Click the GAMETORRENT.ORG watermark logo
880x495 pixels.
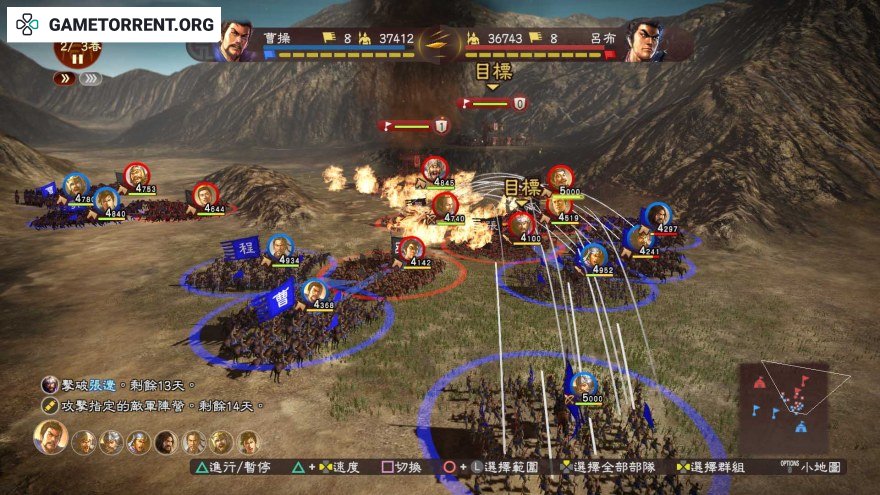(x=114, y=22)
